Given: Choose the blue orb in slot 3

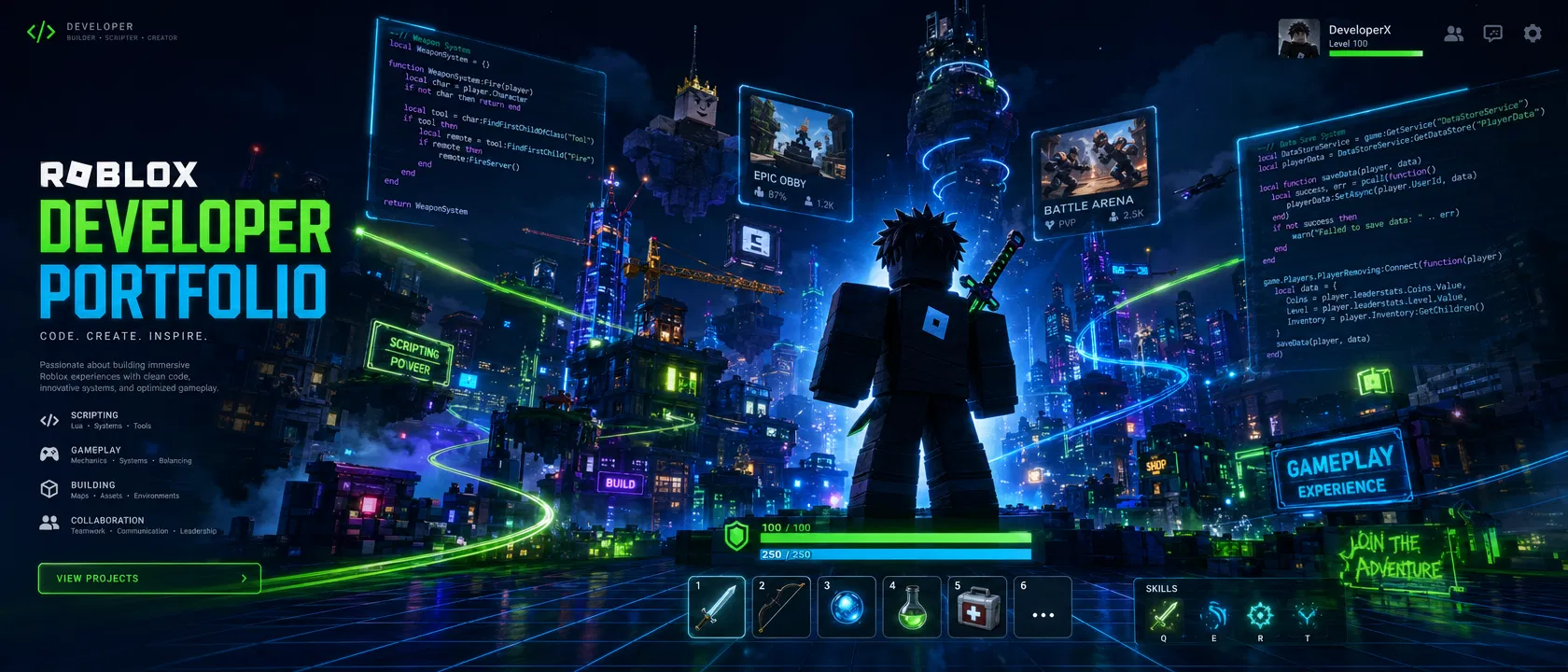Looking at the screenshot, I should (x=847, y=608).
